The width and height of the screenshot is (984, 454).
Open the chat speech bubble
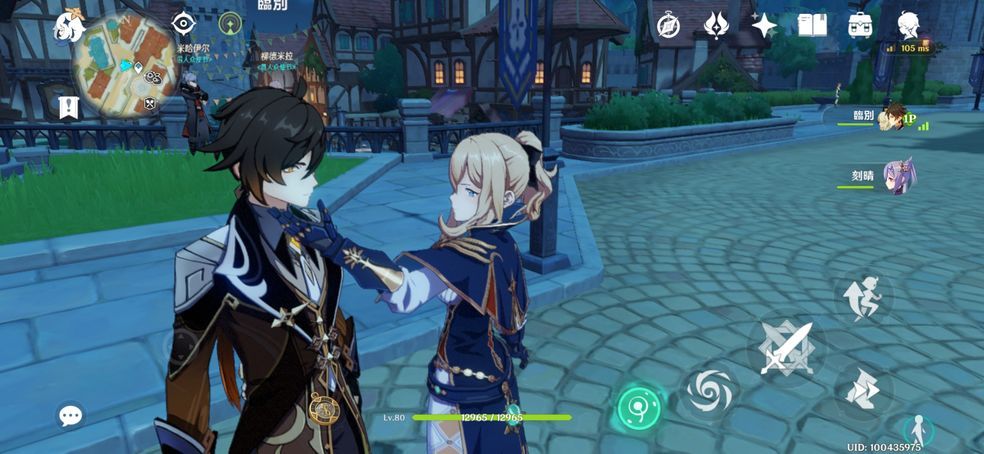click(70, 414)
